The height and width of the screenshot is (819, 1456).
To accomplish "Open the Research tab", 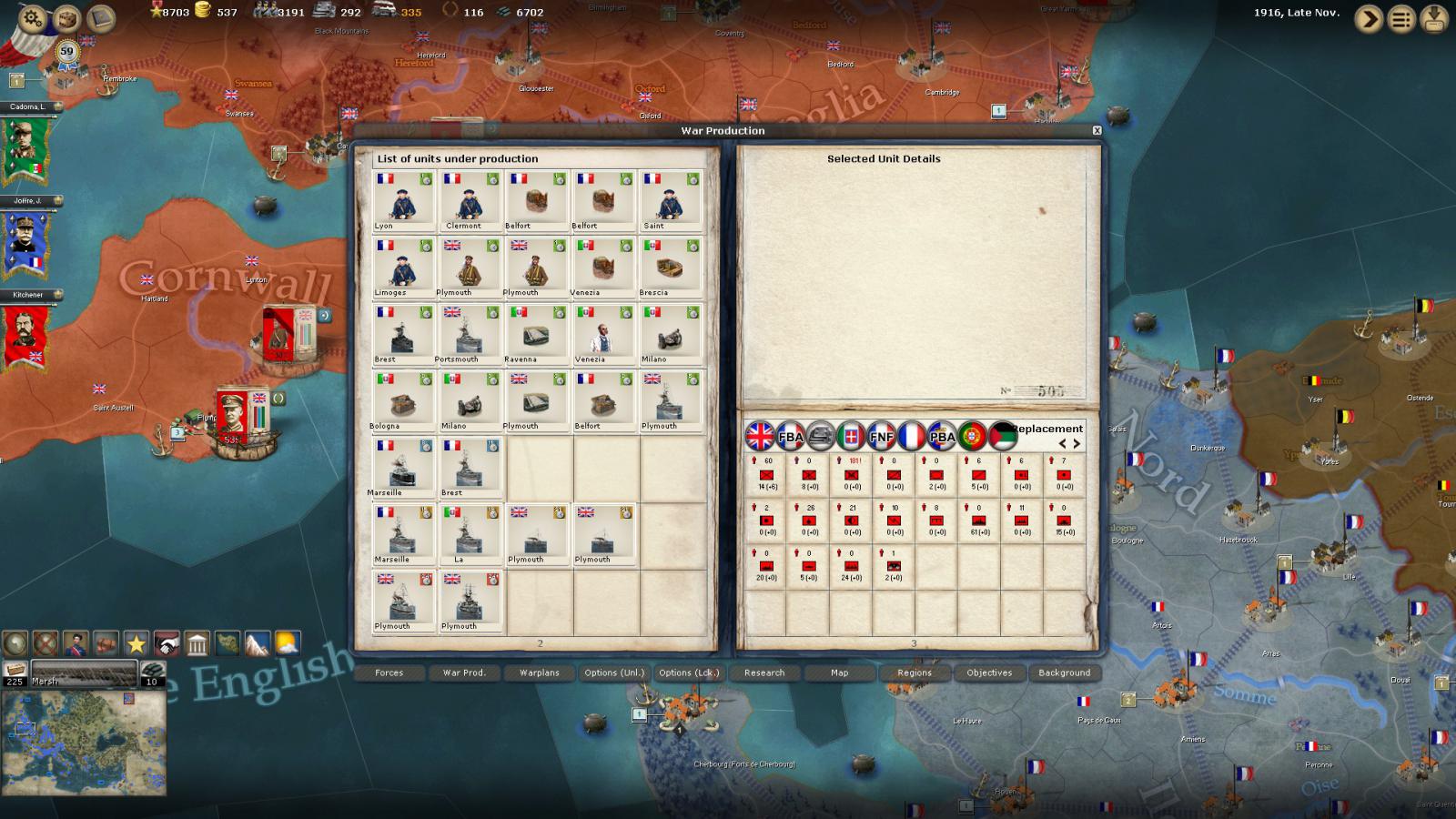I will tap(764, 672).
